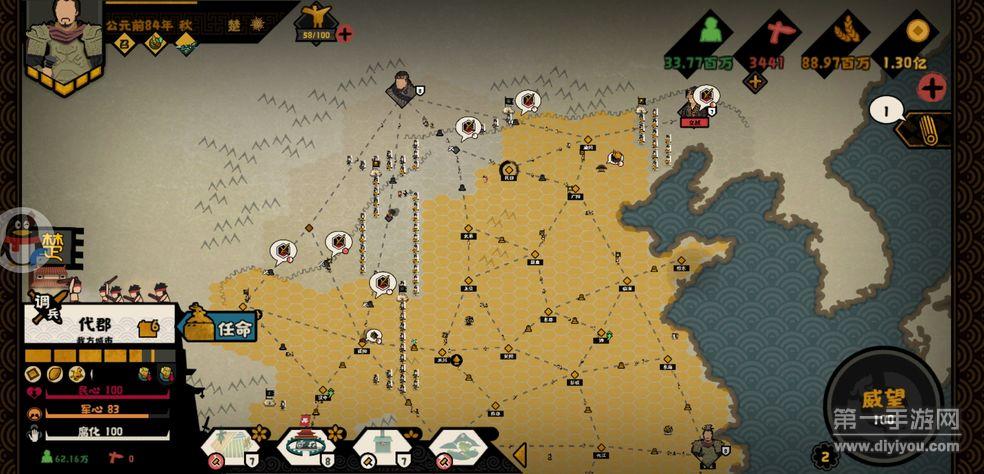This screenshot has width=984, height=474.
Task: Select the mountain landscape building card
Action: 456,445
